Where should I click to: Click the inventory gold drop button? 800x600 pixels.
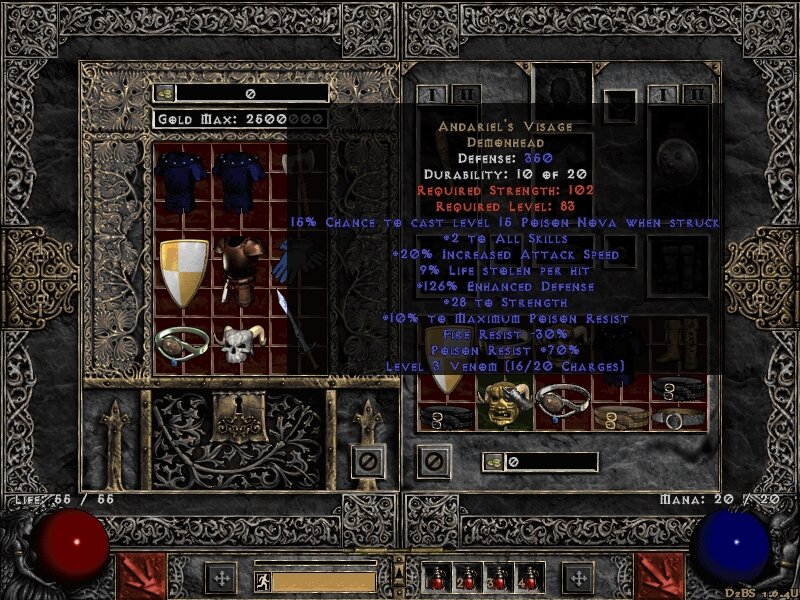[494, 461]
